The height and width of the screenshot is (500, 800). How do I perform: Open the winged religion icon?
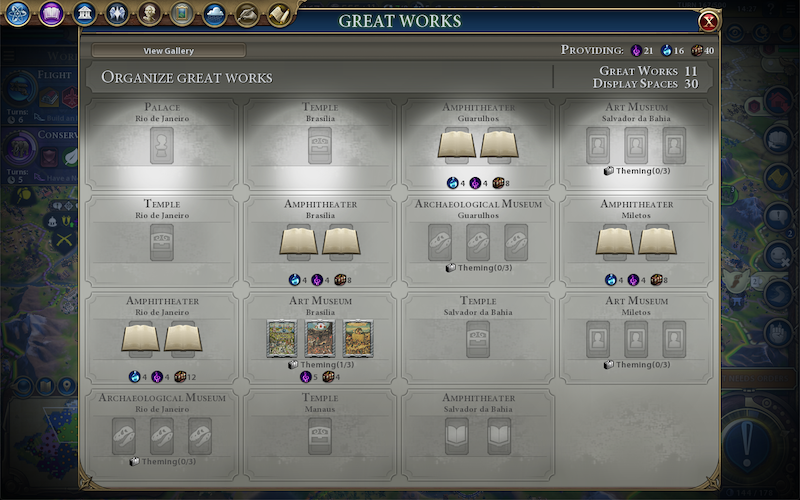(116, 14)
